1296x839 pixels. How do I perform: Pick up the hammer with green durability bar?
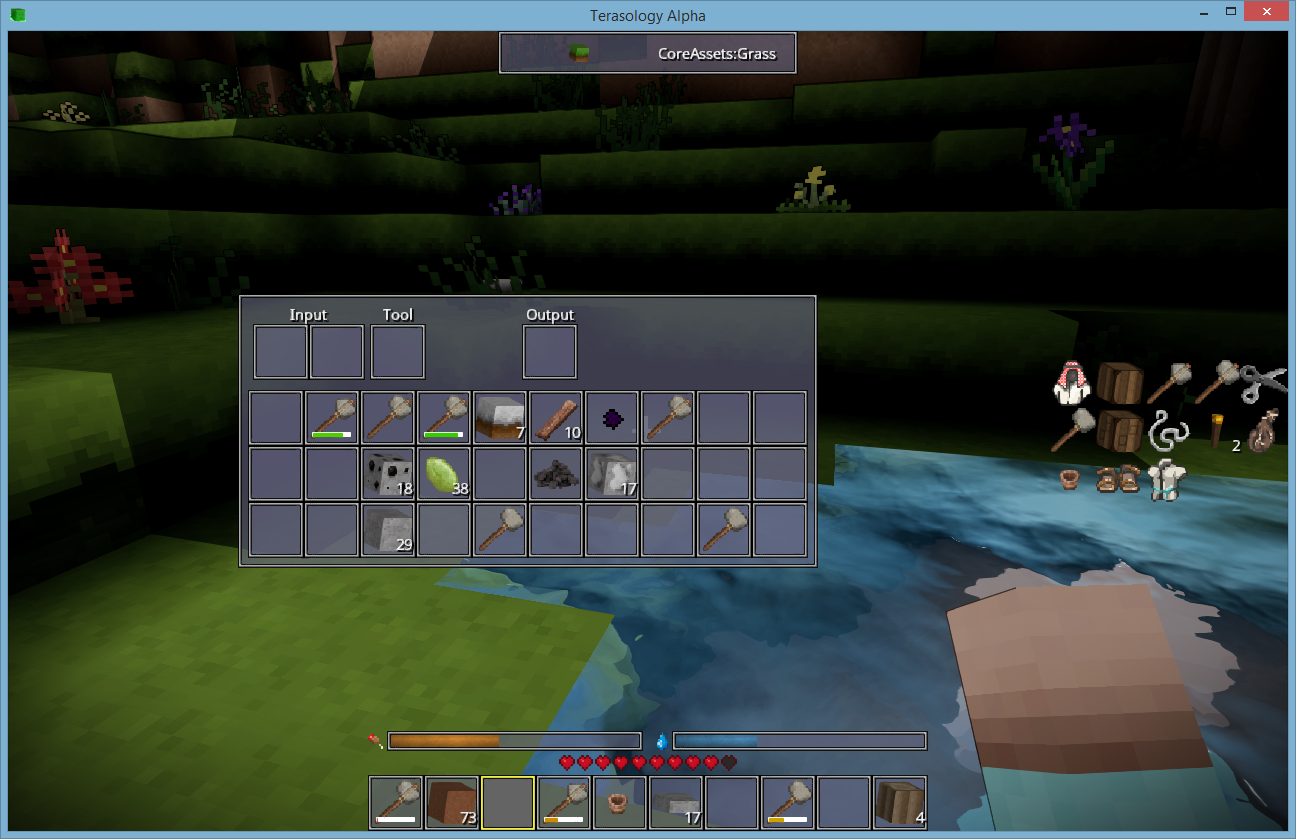[x=331, y=417]
